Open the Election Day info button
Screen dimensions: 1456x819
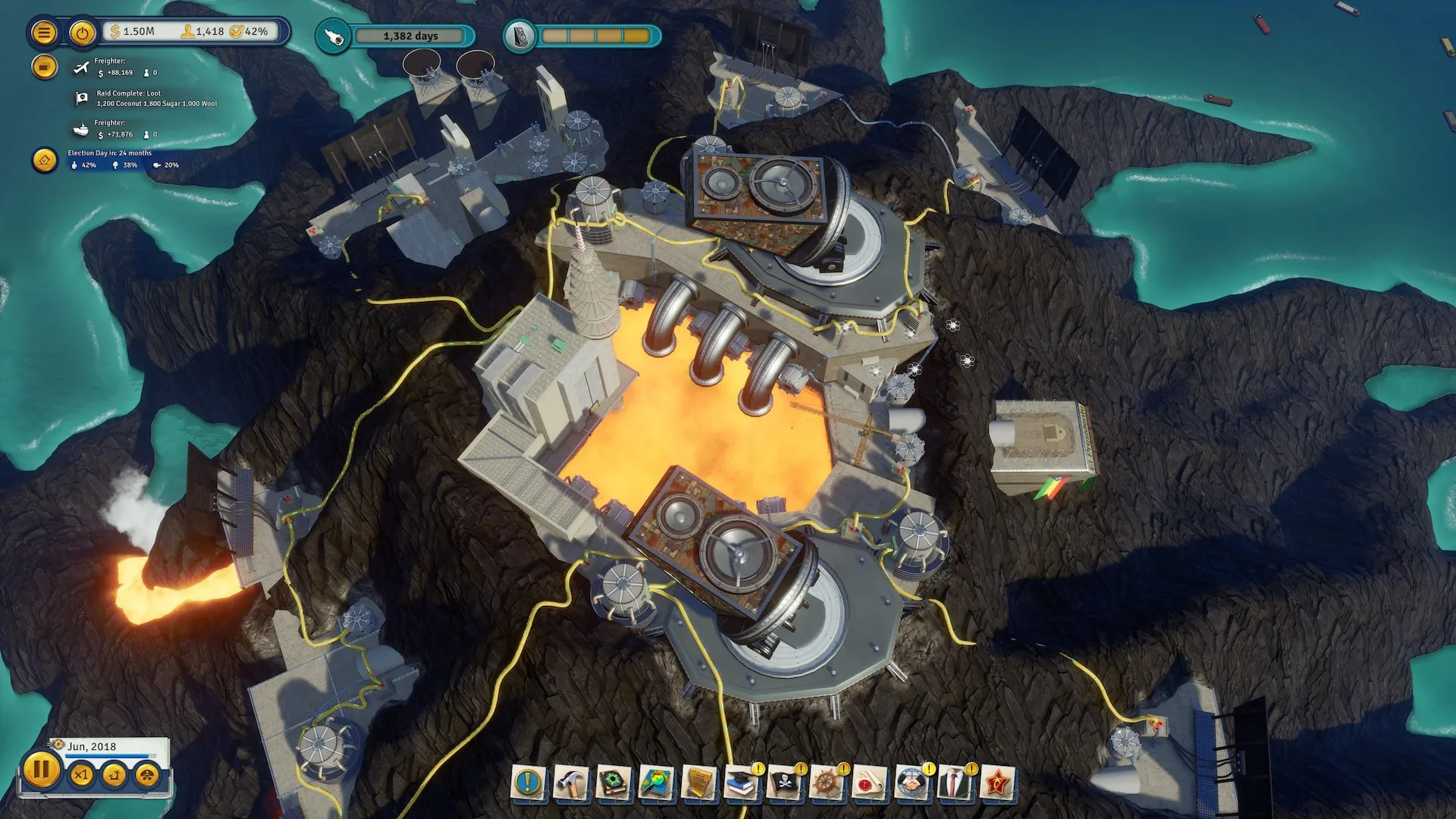(44, 160)
